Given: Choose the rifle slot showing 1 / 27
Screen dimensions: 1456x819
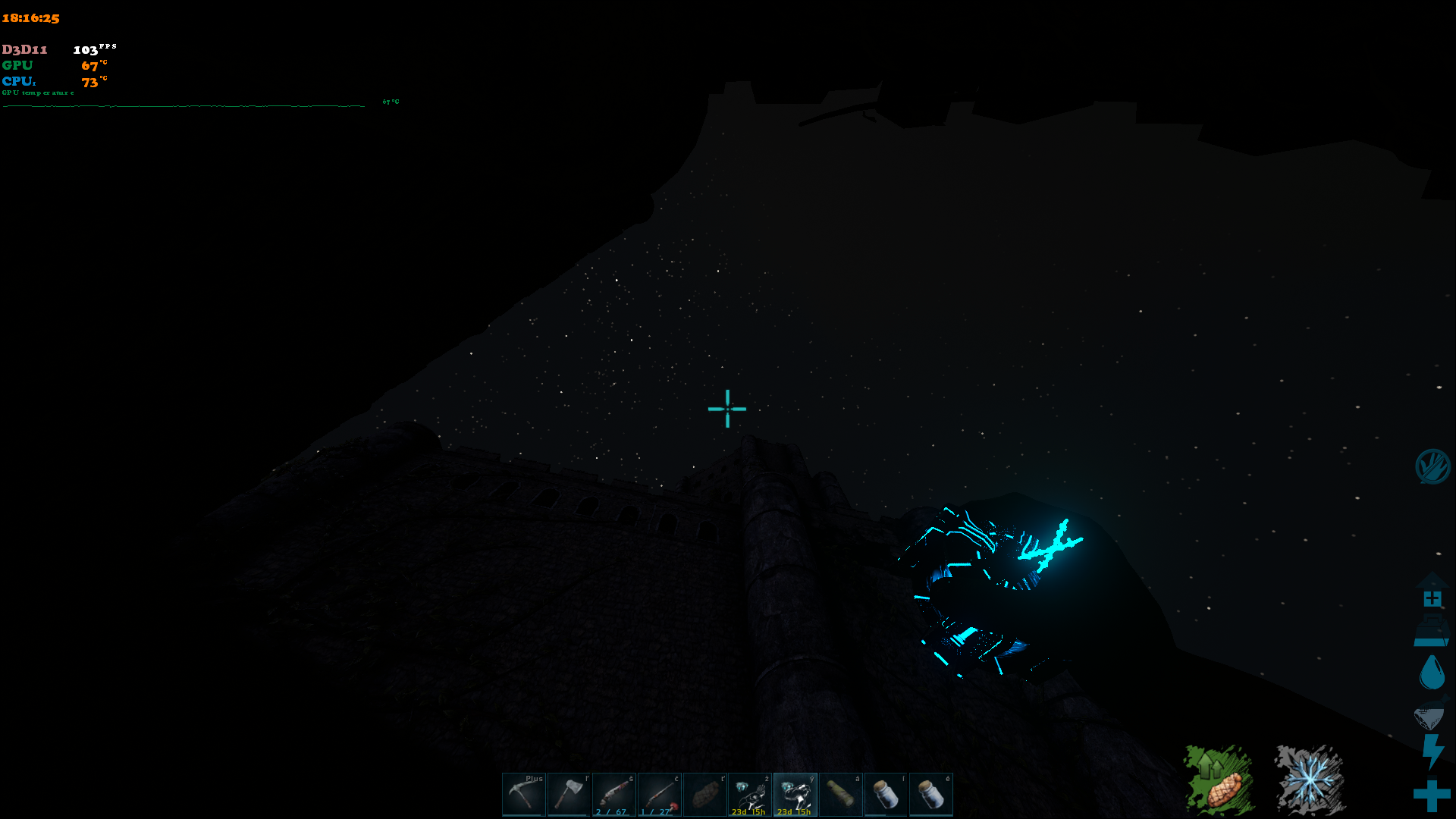Looking at the screenshot, I should [660, 794].
